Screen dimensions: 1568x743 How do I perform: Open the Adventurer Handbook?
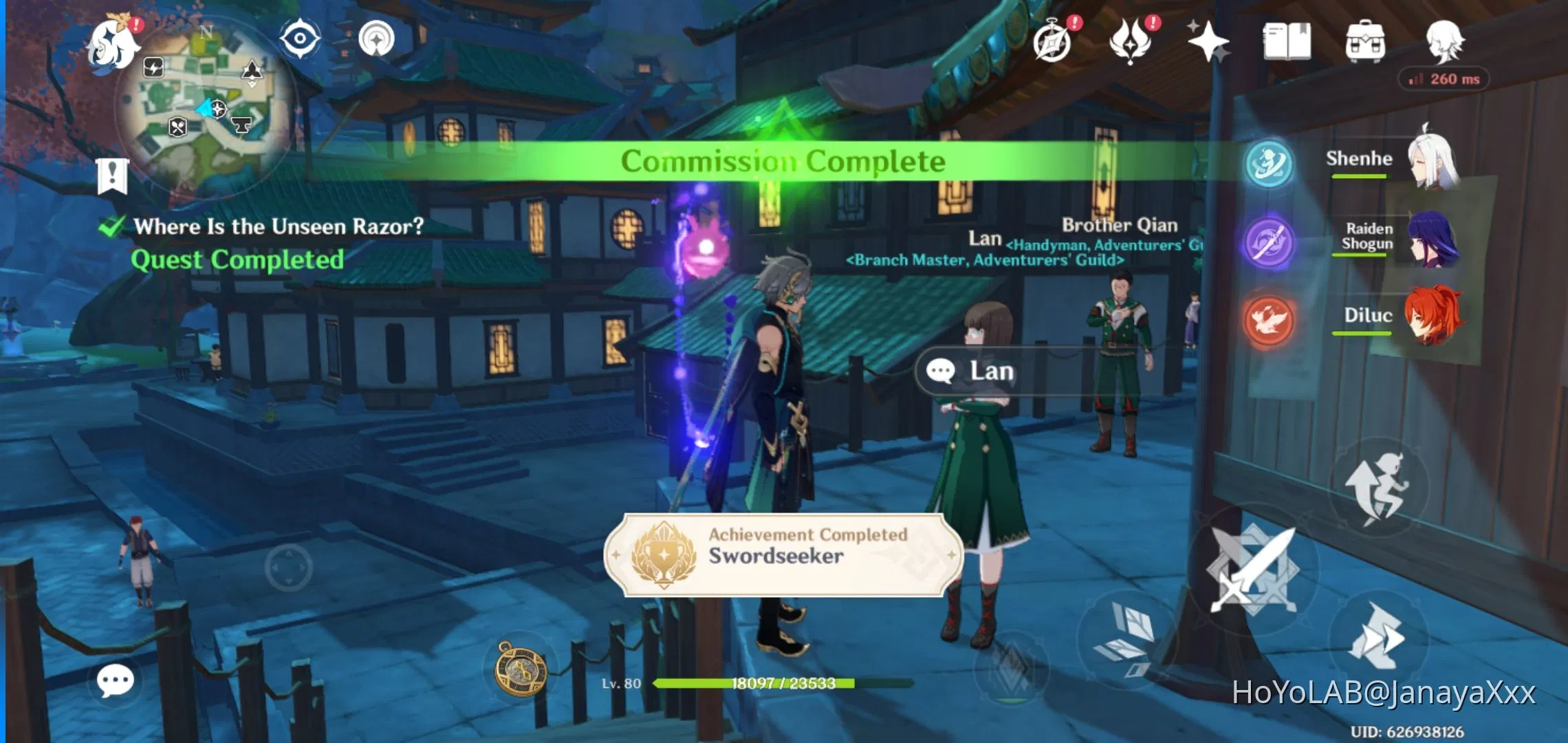click(x=1286, y=40)
